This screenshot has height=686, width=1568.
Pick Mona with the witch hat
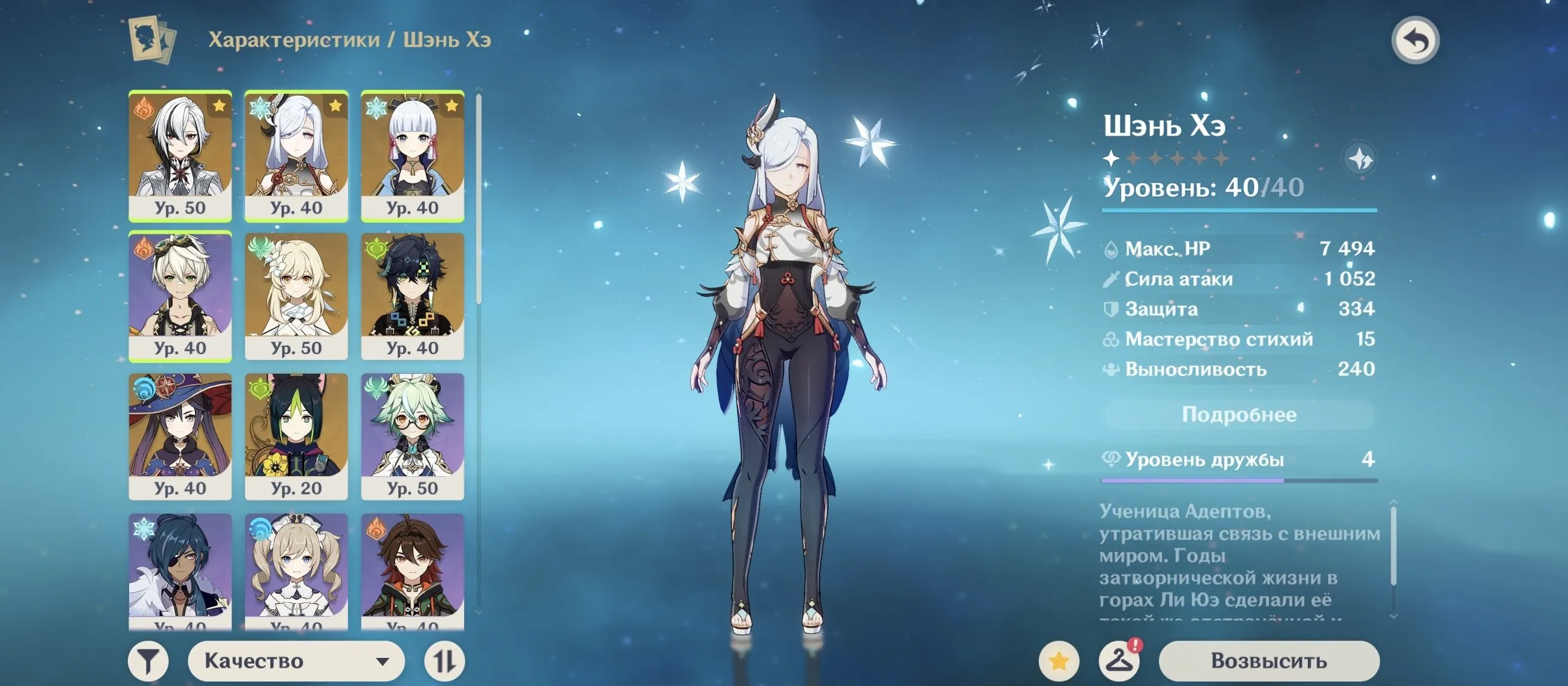point(180,436)
